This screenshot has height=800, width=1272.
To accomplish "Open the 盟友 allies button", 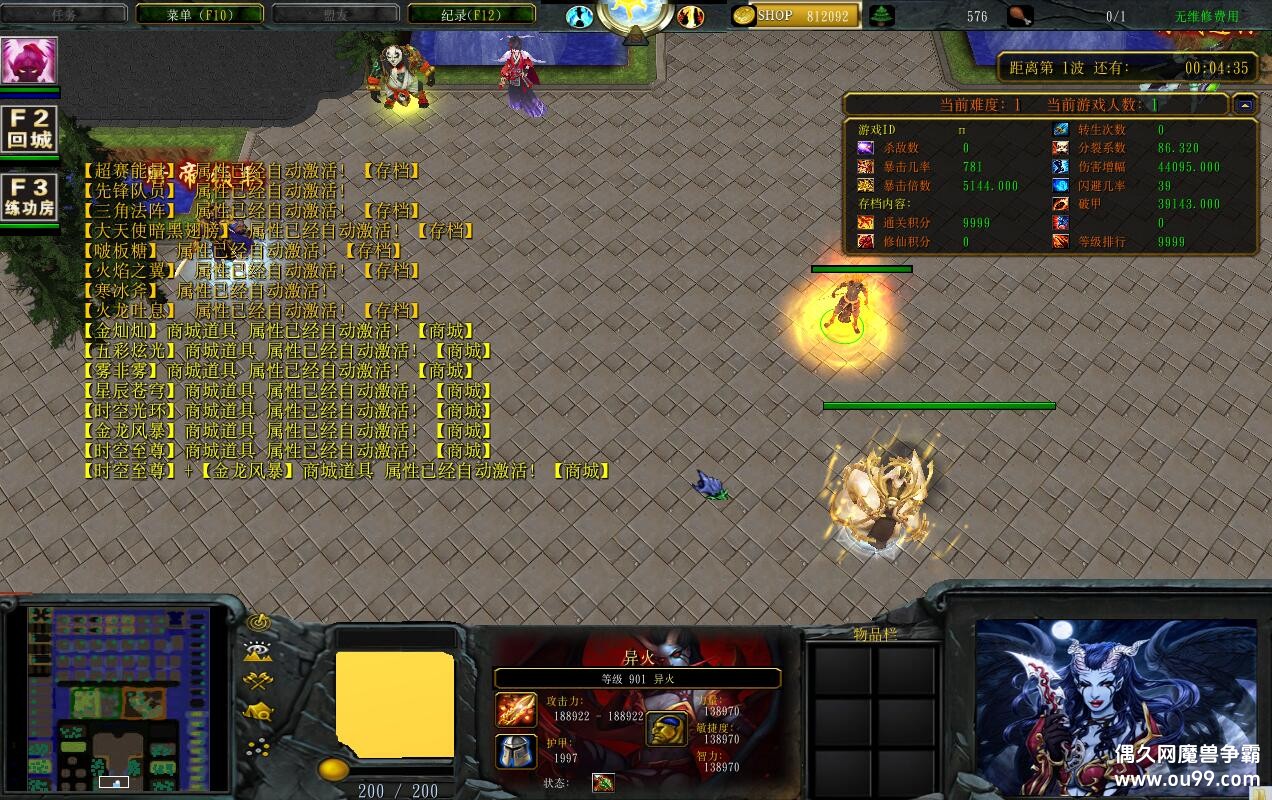I will tap(335, 15).
